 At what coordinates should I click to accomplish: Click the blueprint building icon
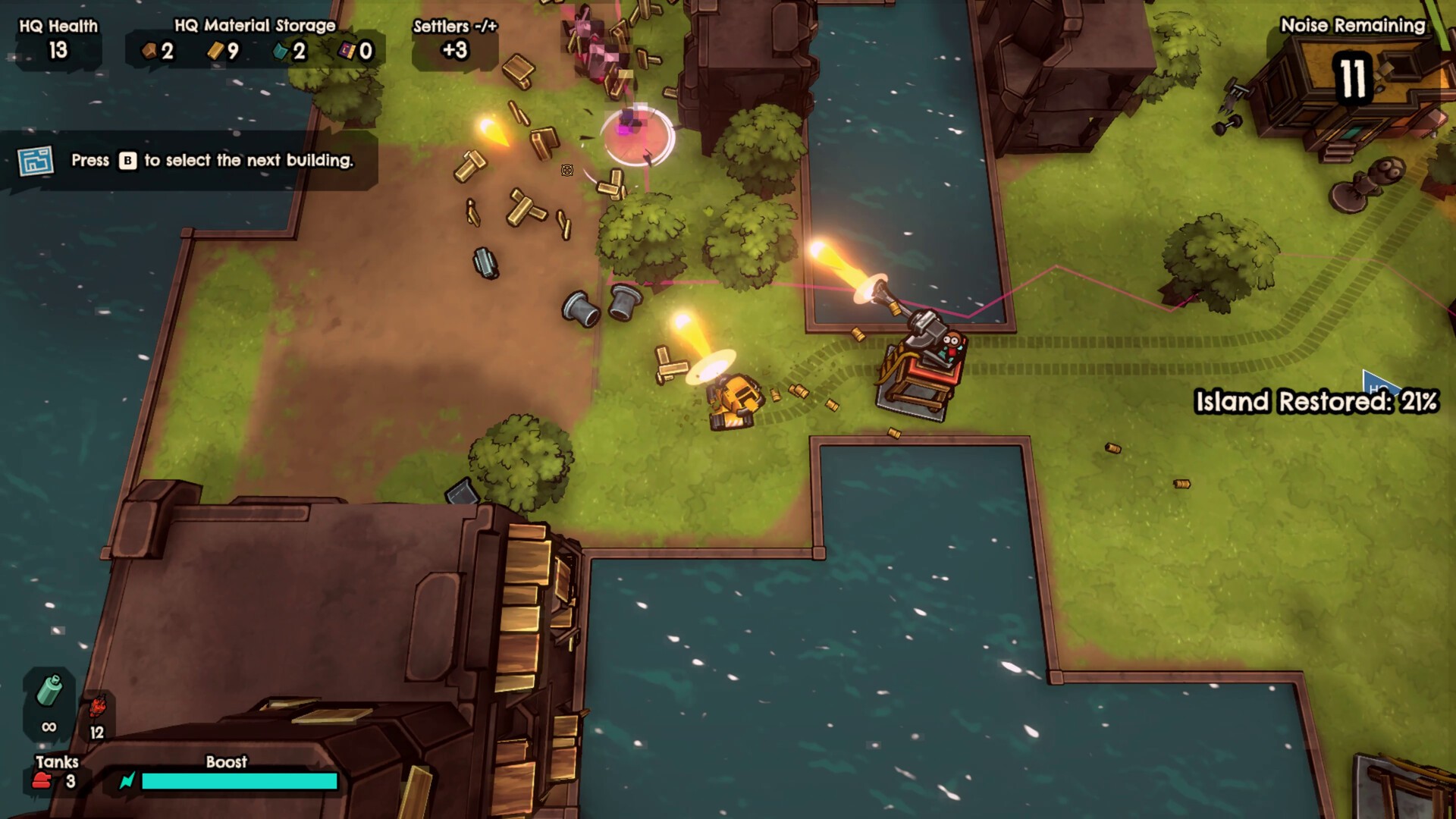[36, 161]
